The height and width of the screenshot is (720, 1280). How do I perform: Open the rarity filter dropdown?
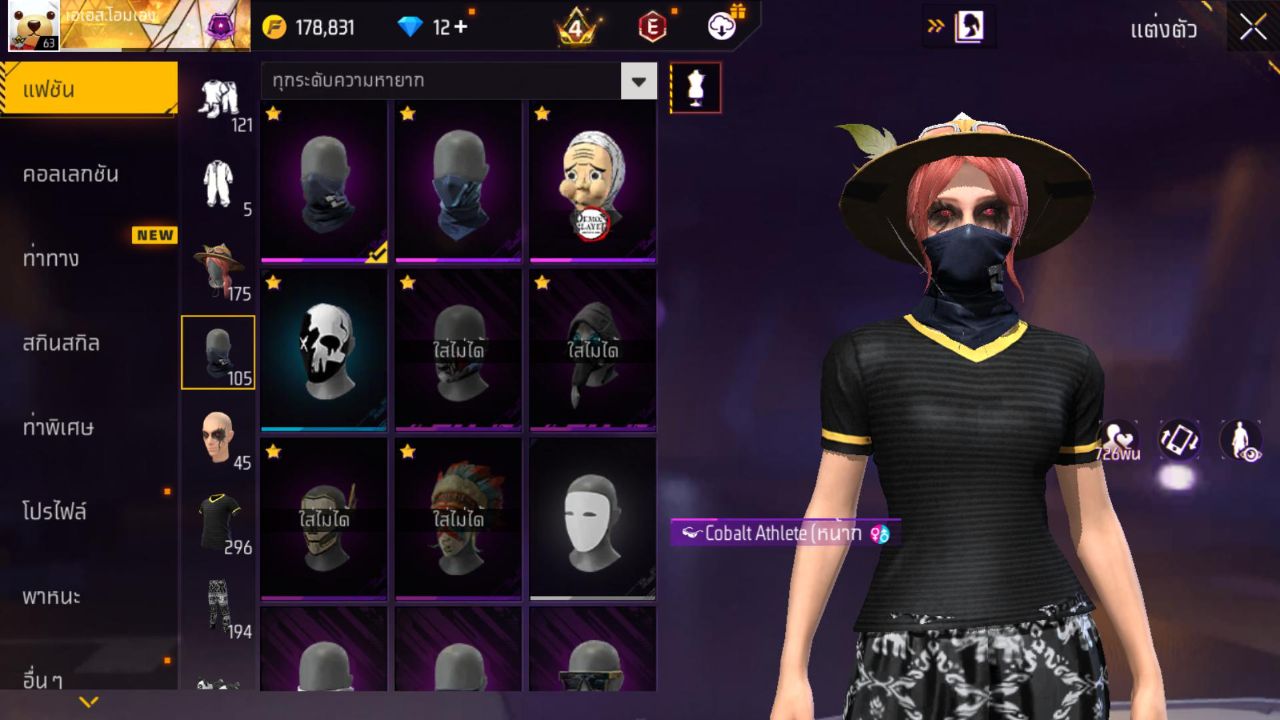tap(637, 82)
